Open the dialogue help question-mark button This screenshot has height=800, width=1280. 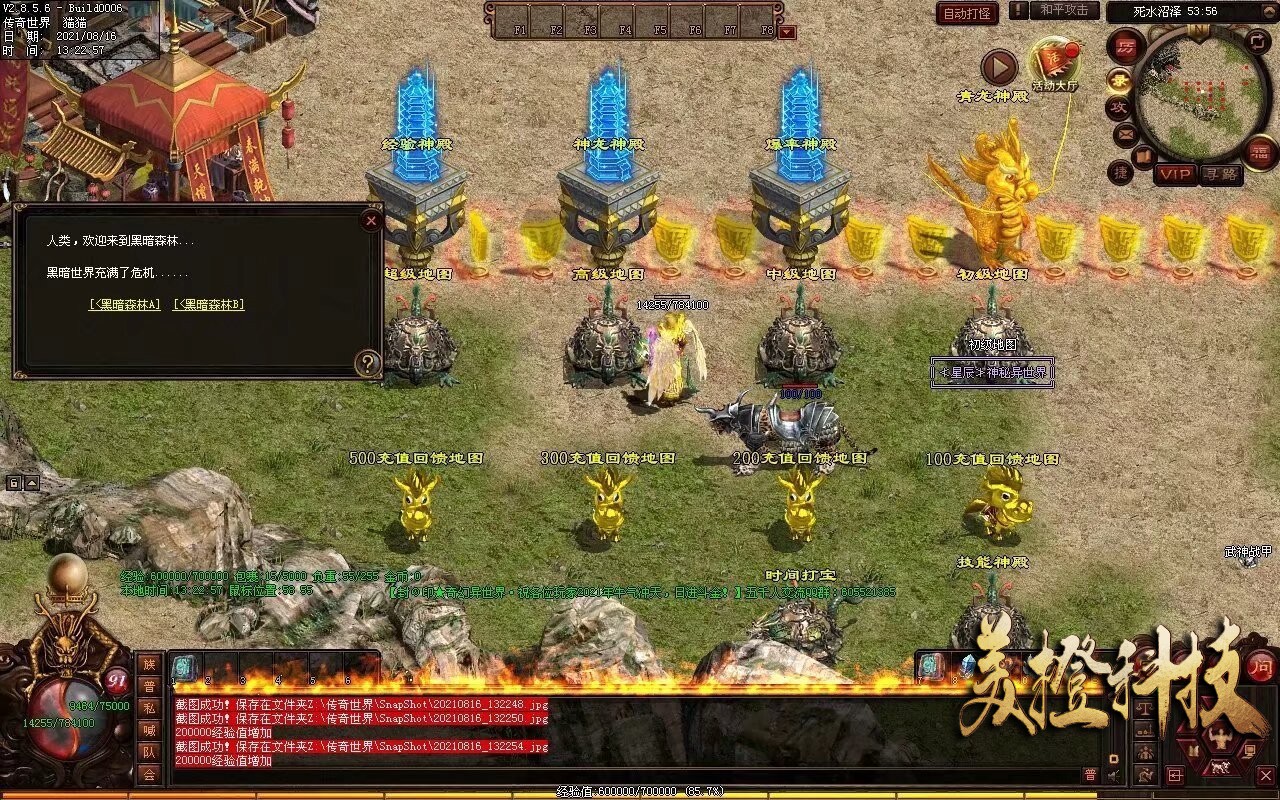368,363
